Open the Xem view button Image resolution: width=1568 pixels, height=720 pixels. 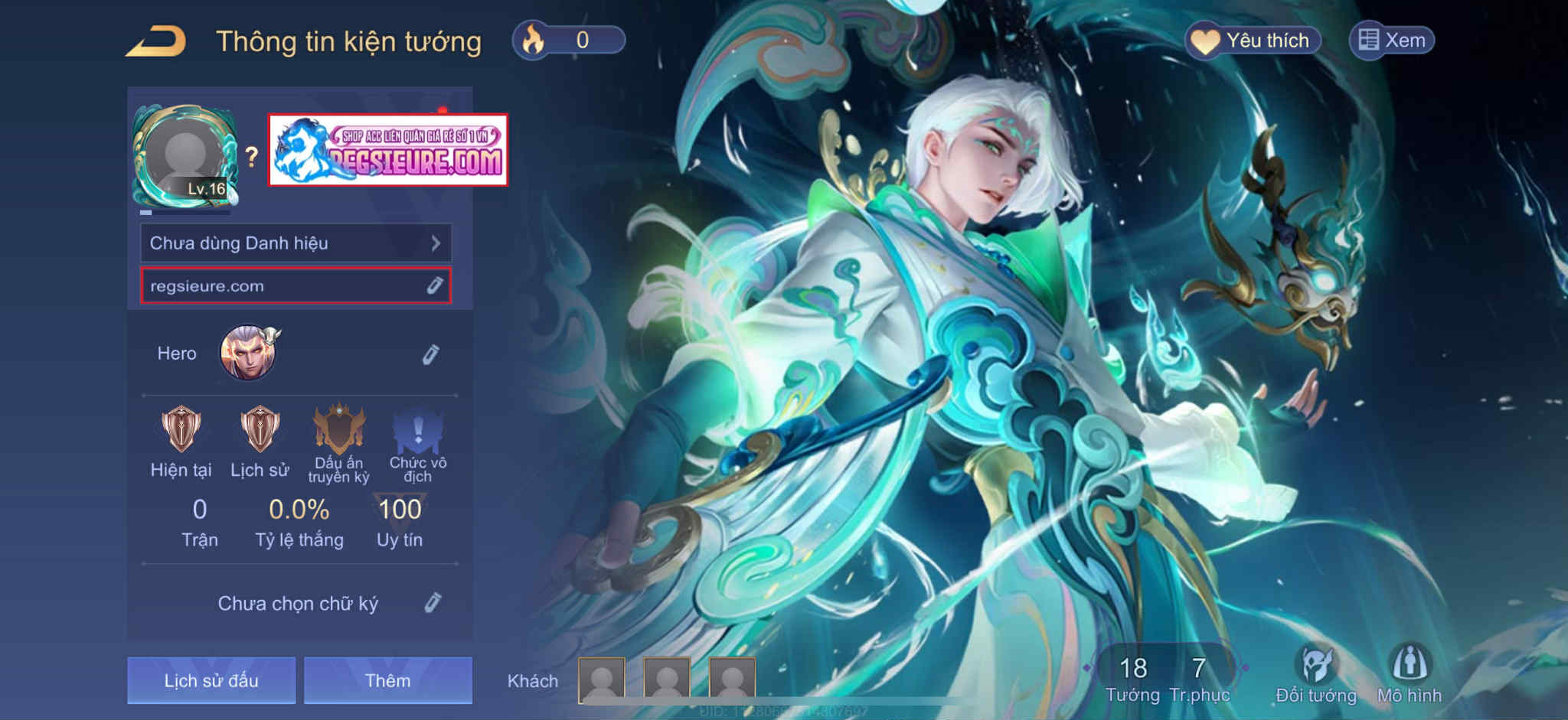pos(1392,41)
